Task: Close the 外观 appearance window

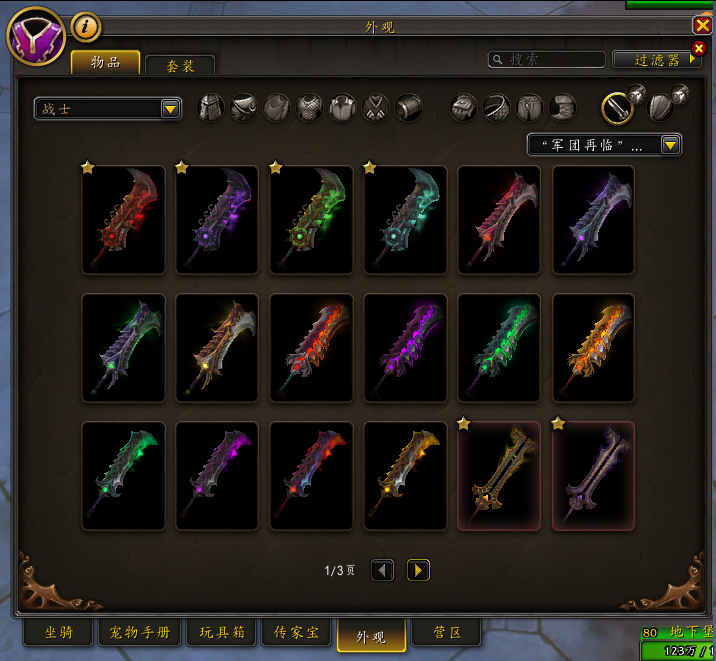Action: 702,27
